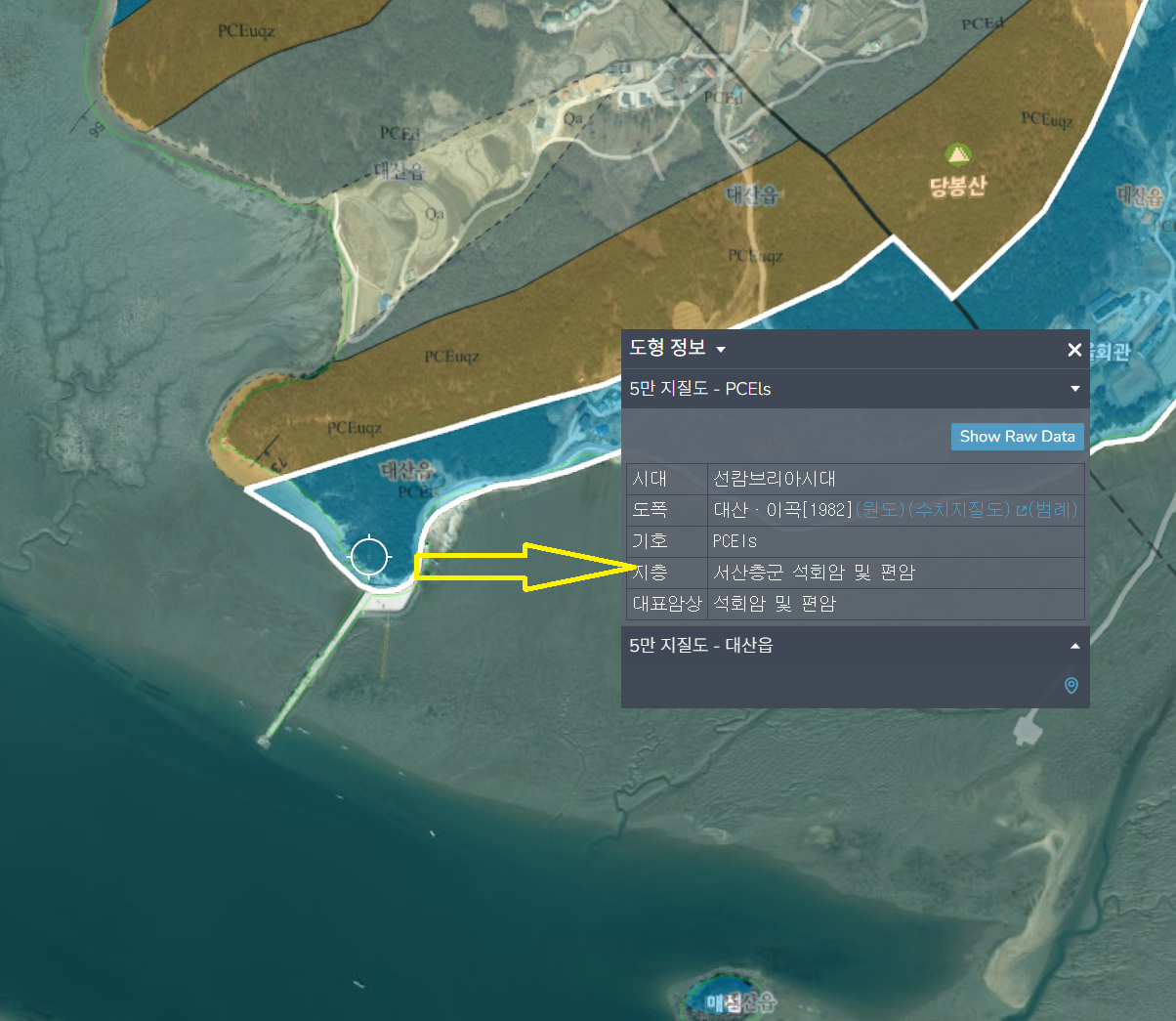Viewport: 1176px width, 1021px height.
Task: Open the 수치지질도 link
Action: point(958,509)
